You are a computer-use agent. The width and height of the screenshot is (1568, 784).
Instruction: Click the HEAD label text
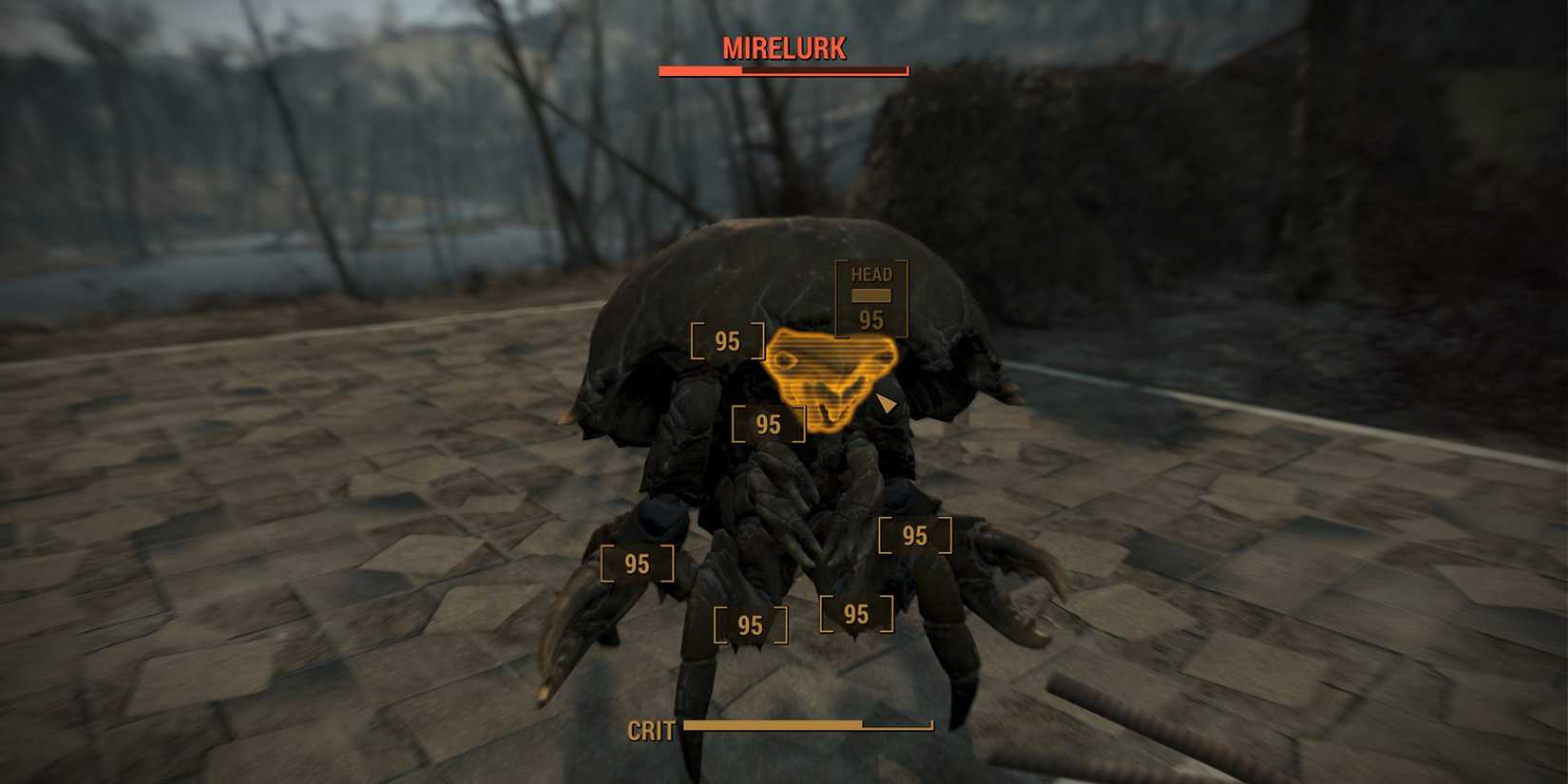(x=870, y=274)
